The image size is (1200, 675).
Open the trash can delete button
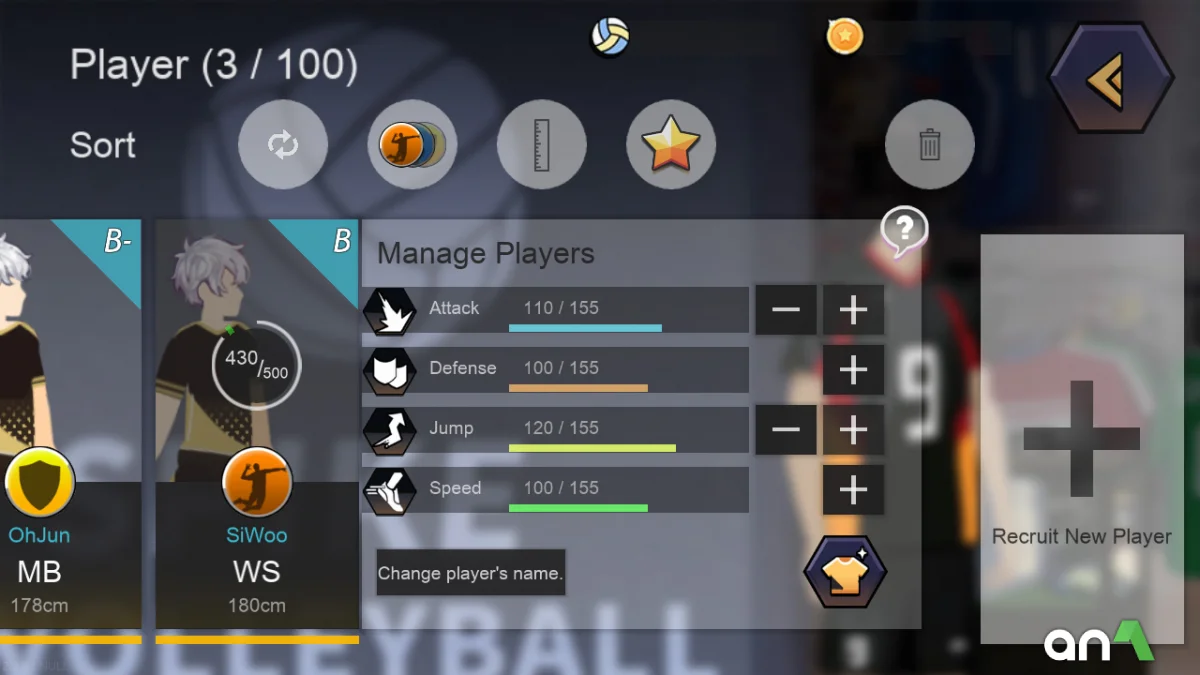point(929,145)
